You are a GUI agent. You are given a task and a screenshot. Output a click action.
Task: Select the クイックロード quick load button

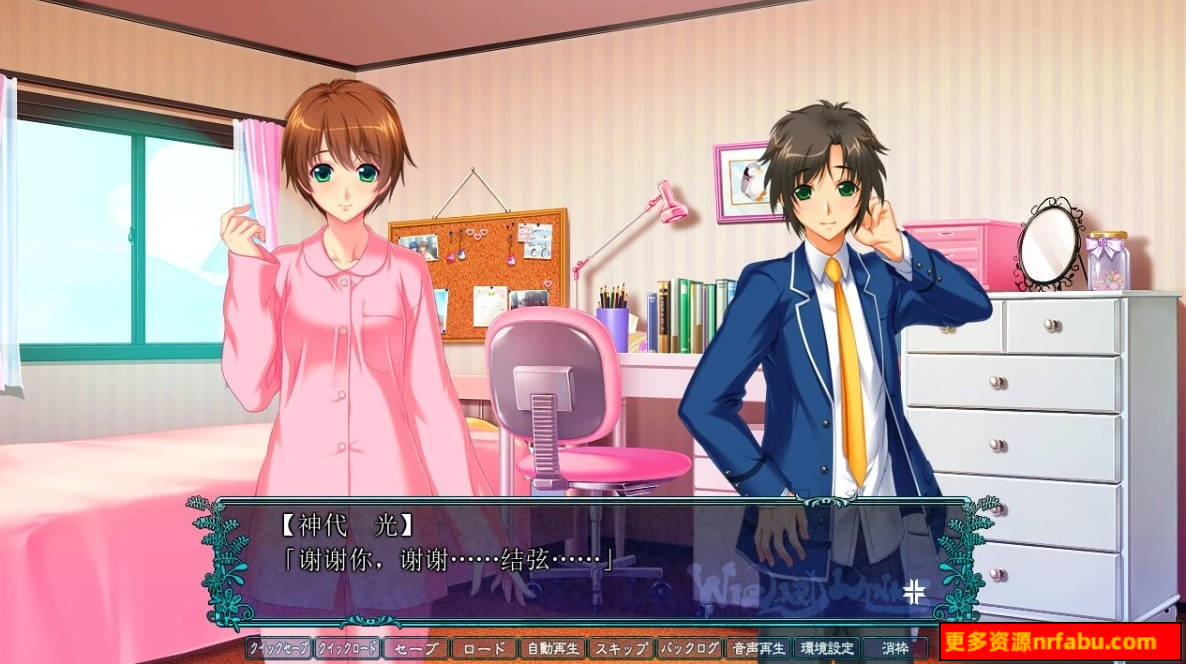coord(347,648)
